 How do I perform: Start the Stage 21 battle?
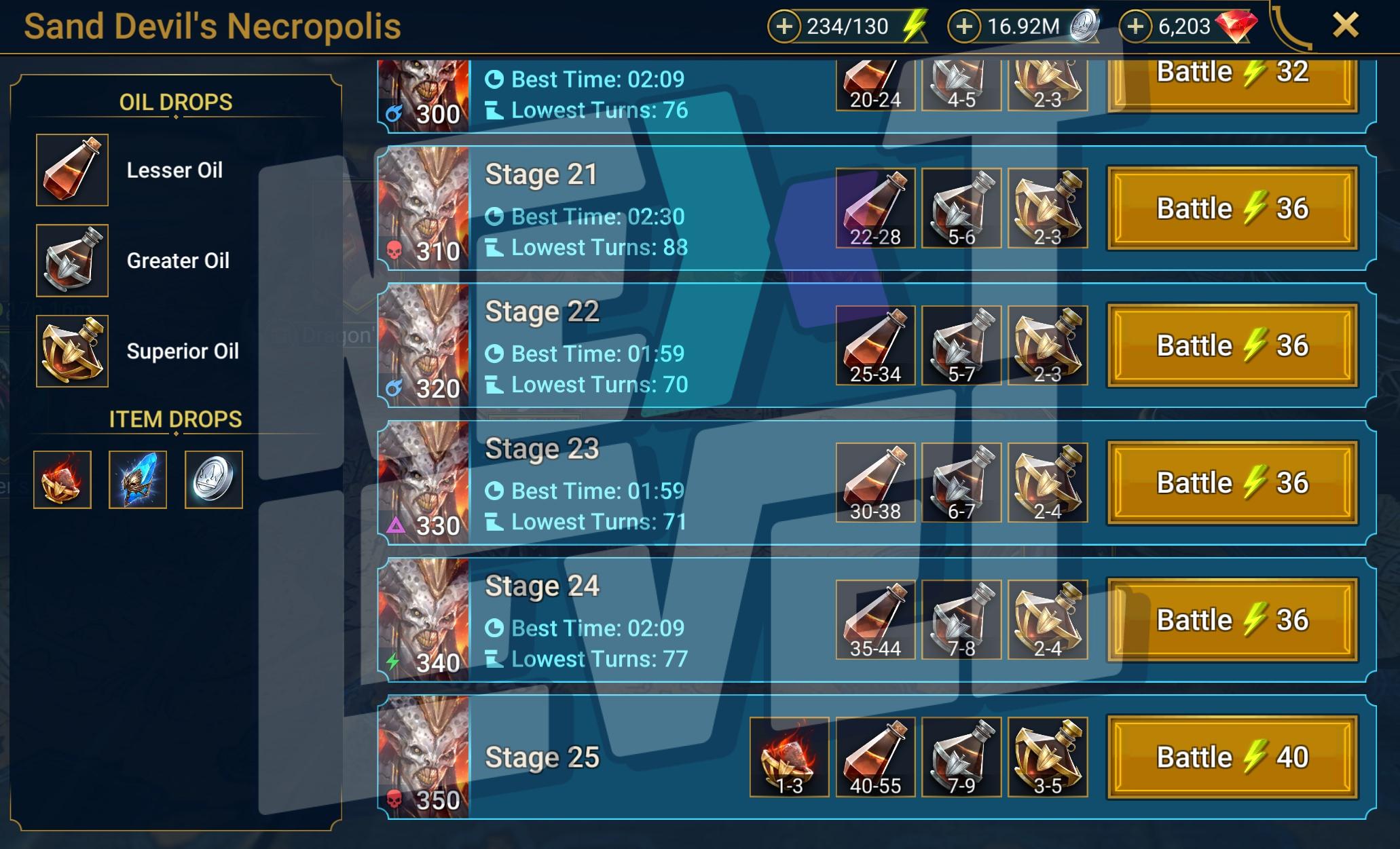click(x=1232, y=208)
